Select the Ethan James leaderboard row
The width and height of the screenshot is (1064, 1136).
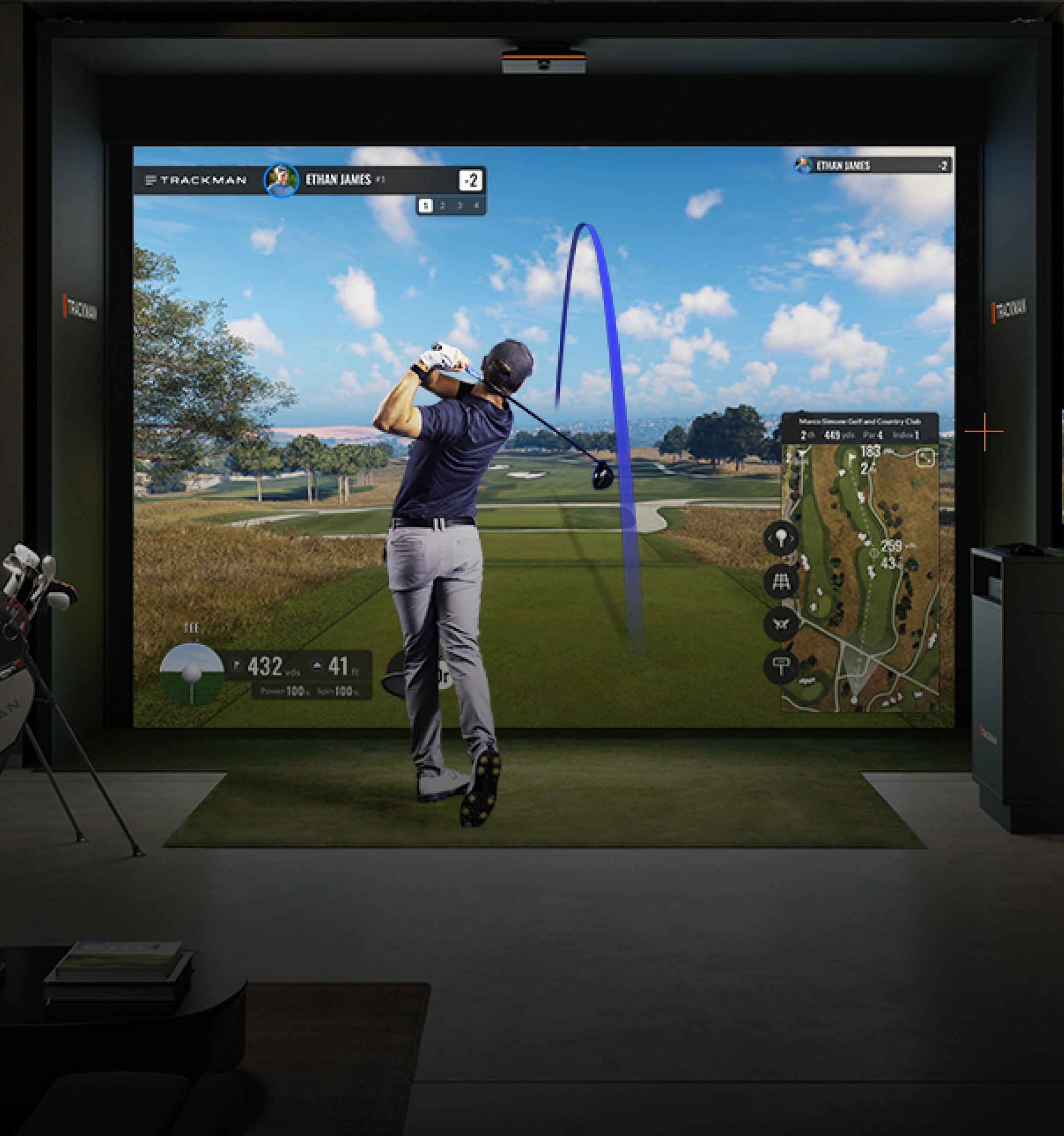point(873,166)
